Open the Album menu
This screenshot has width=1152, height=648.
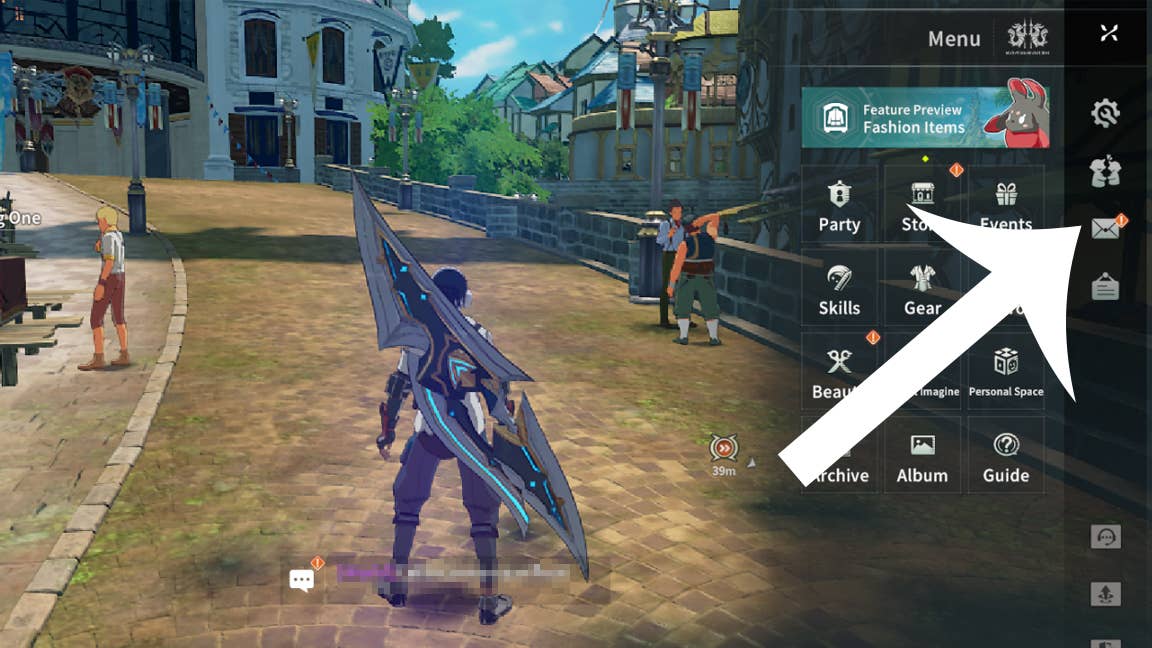(922, 456)
